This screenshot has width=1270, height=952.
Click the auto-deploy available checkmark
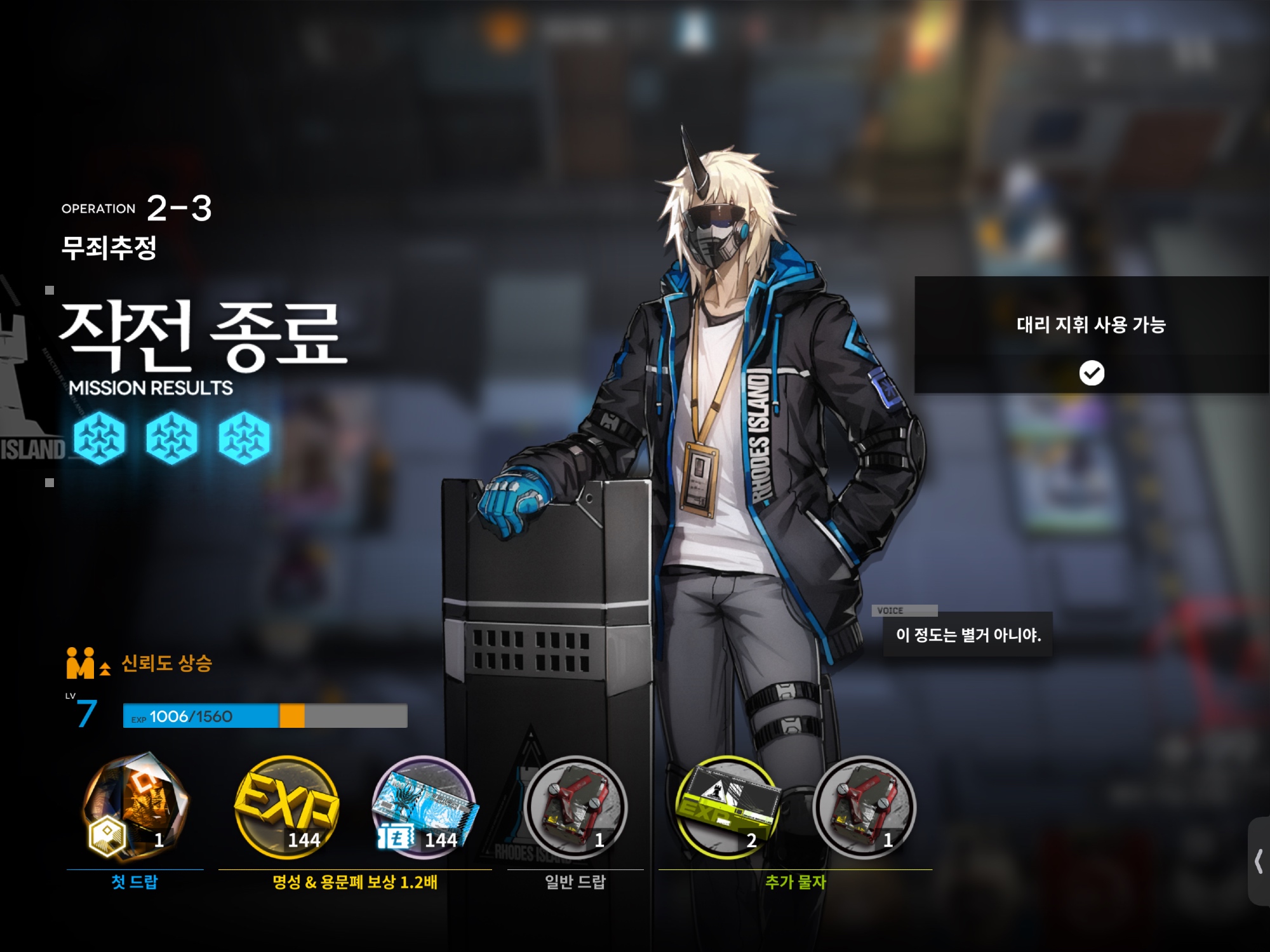coord(1092,373)
